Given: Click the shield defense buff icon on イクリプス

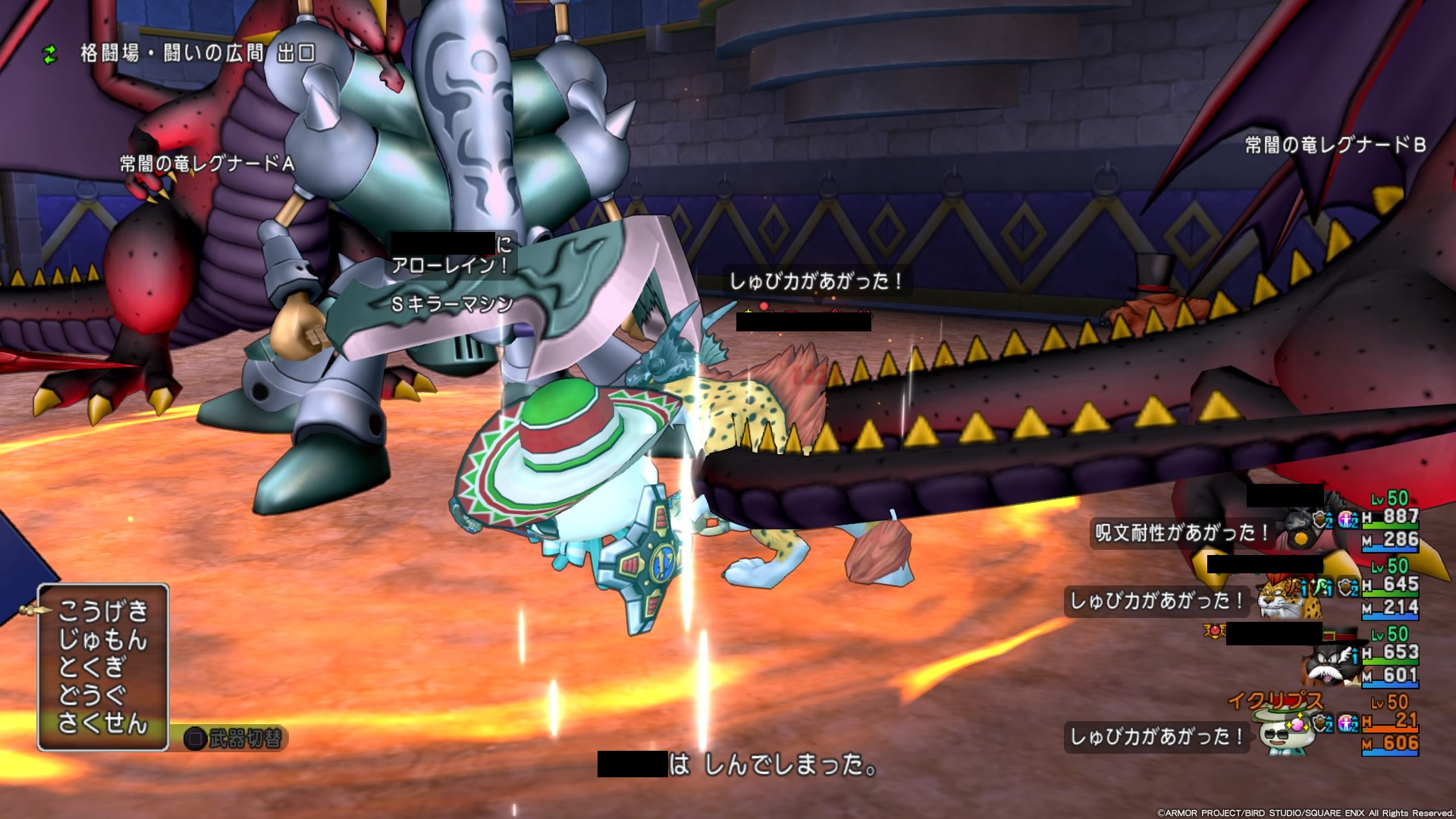Looking at the screenshot, I should coord(1322,724).
